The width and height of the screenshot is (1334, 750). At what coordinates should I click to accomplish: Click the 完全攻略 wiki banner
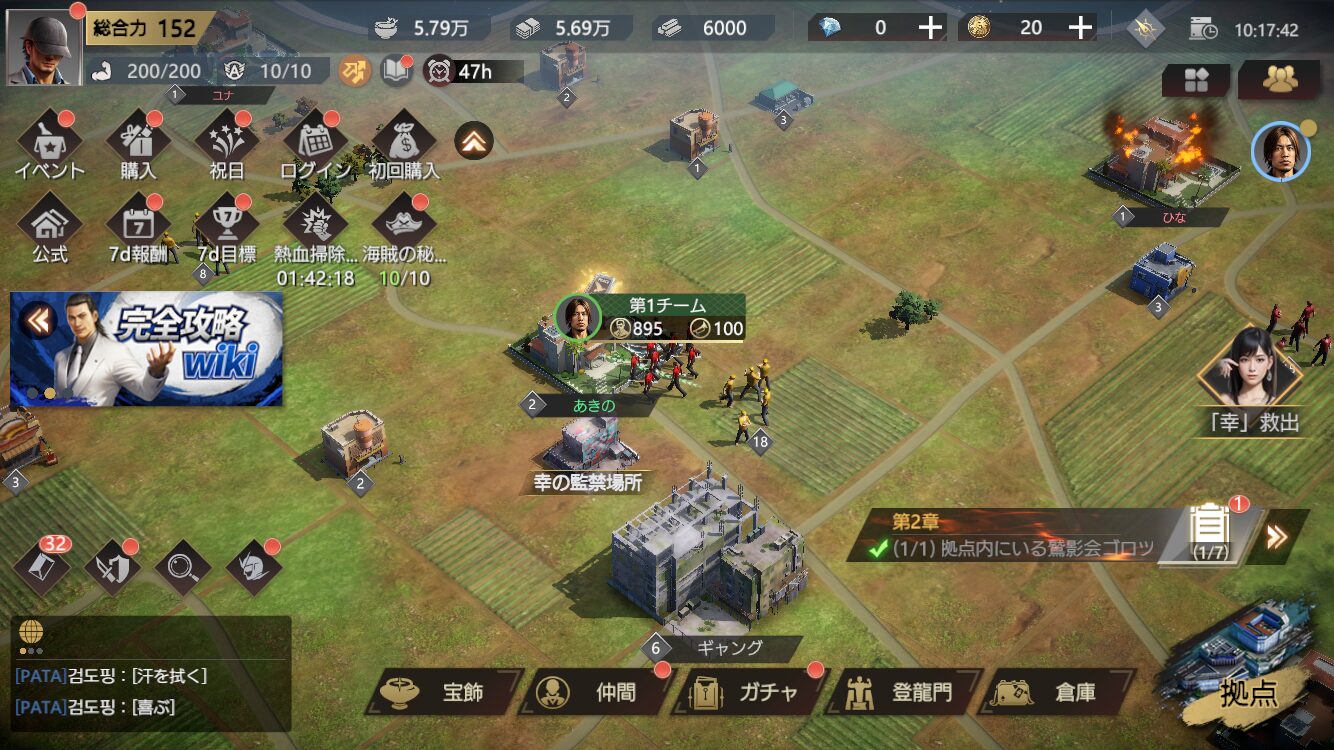[x=147, y=349]
